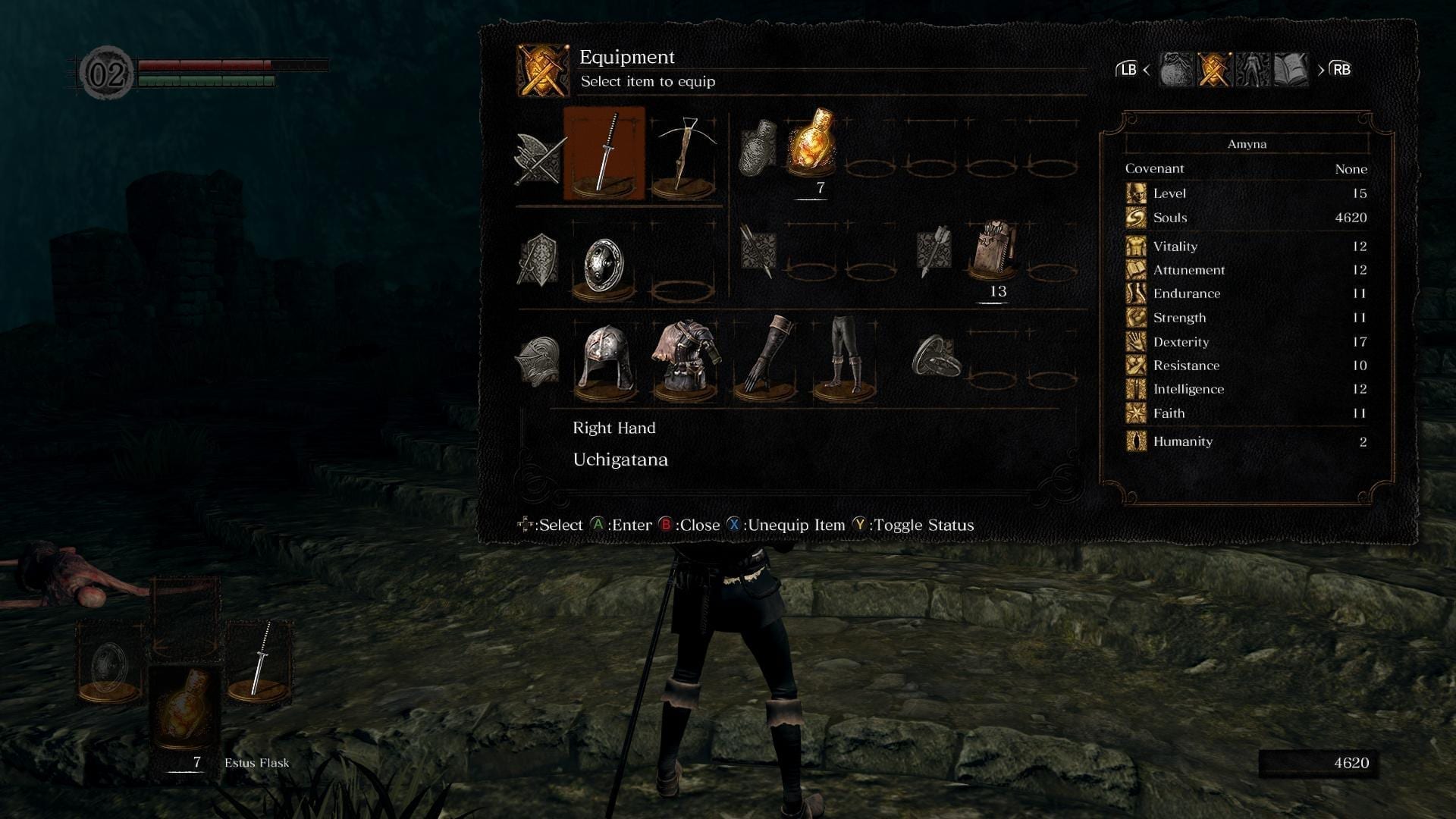This screenshot has height=819, width=1456.
Task: Switch to the inventory pouch tab
Action: pos(1176,70)
